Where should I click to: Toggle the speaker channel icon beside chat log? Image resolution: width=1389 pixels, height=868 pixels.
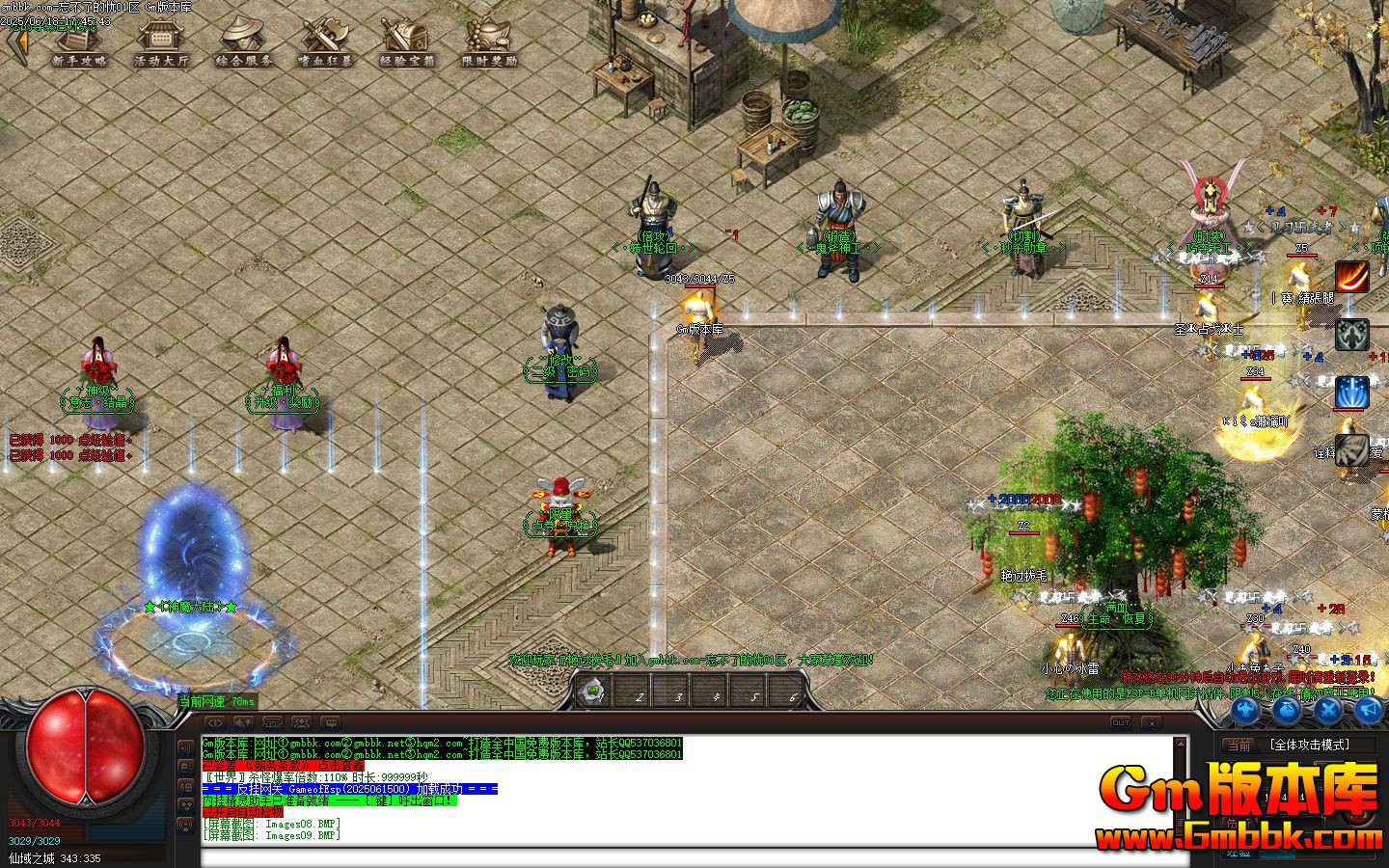[x=185, y=747]
